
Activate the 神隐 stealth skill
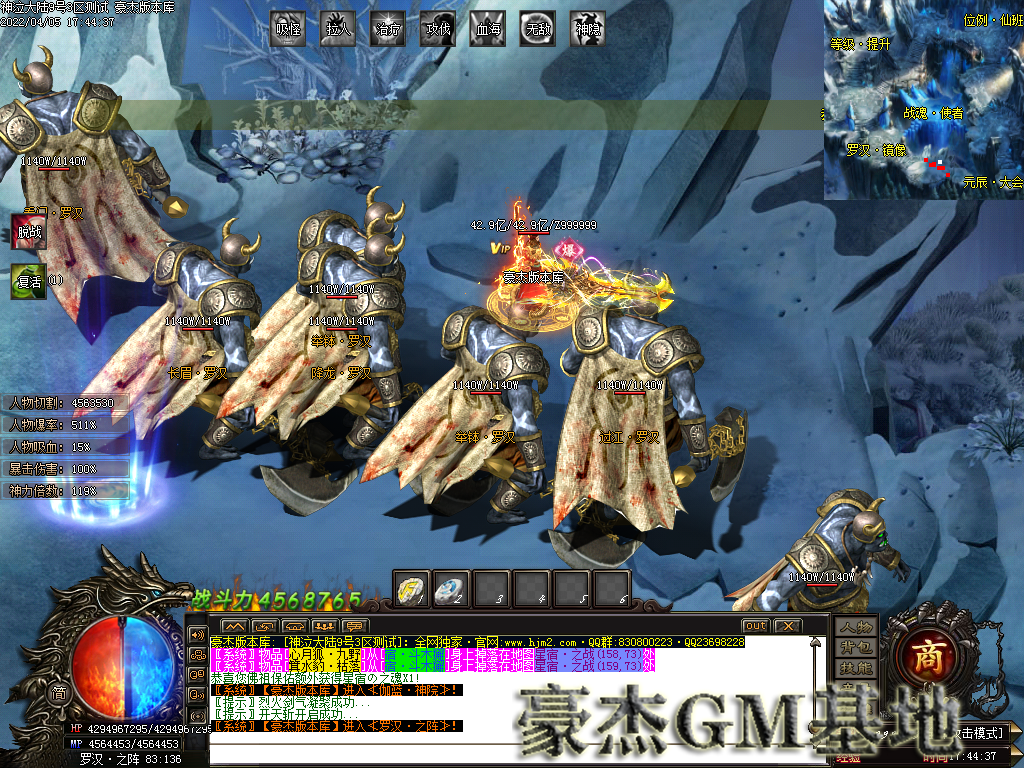588,29
